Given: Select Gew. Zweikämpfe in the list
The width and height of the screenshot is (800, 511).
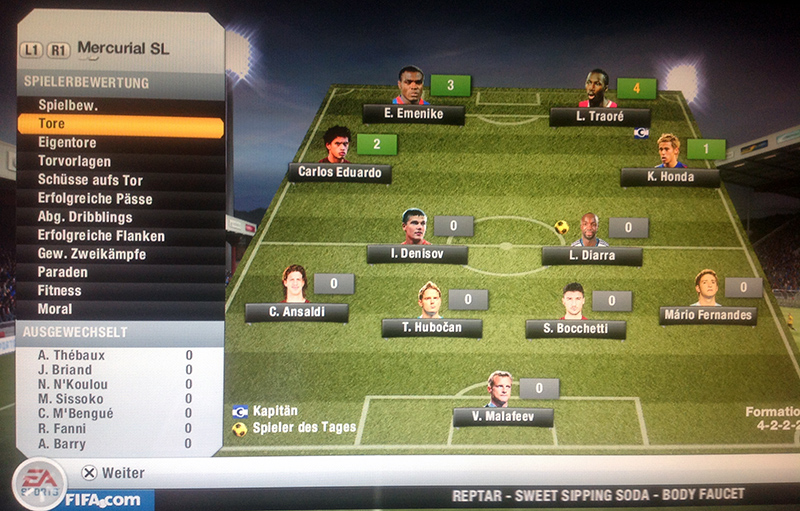Looking at the screenshot, I should tap(119, 254).
